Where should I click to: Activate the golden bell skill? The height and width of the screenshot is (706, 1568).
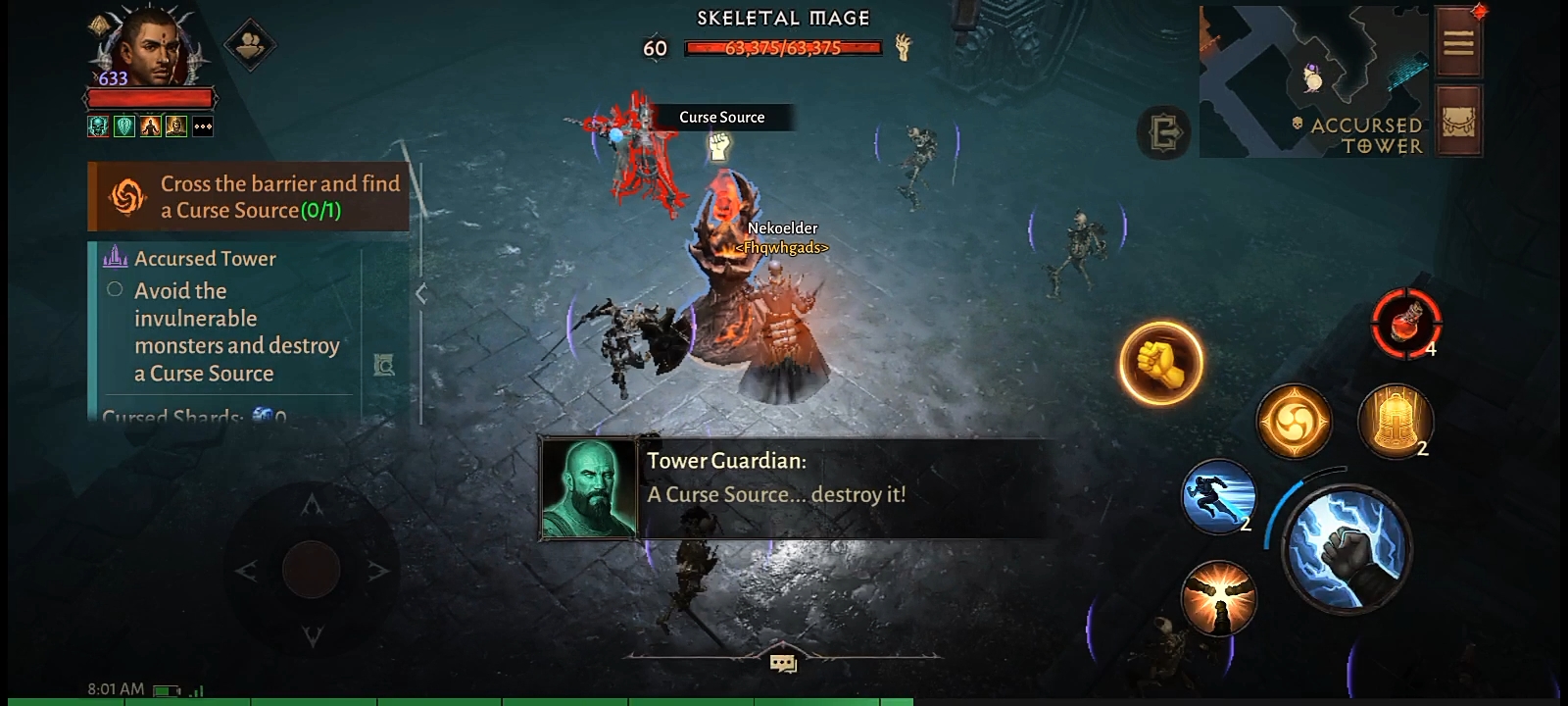(1395, 422)
